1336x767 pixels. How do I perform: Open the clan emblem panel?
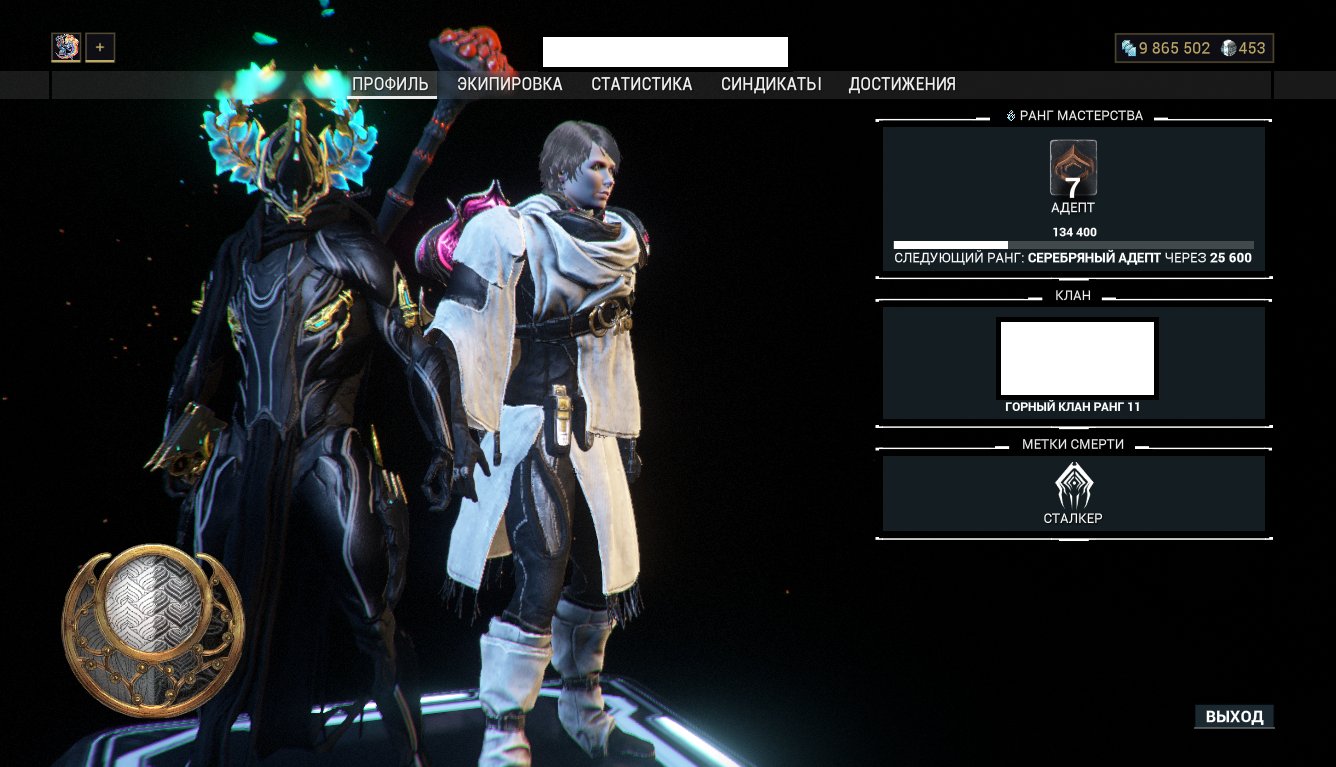click(1077, 358)
